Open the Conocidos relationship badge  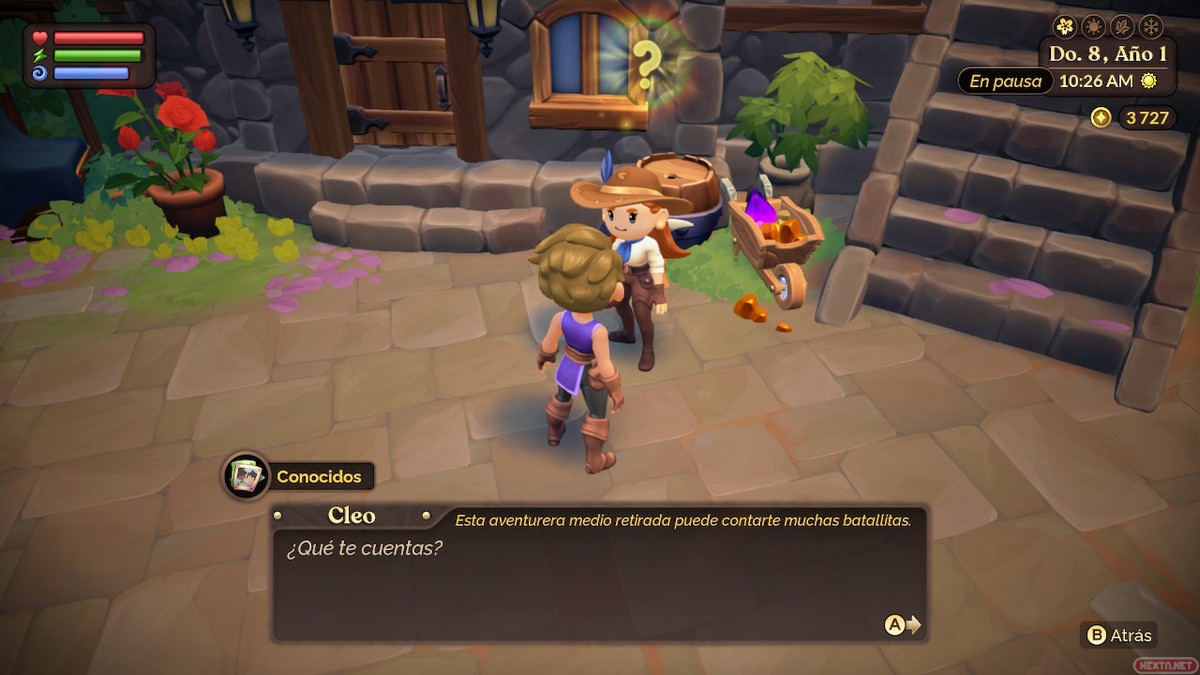pyautogui.click(x=300, y=477)
